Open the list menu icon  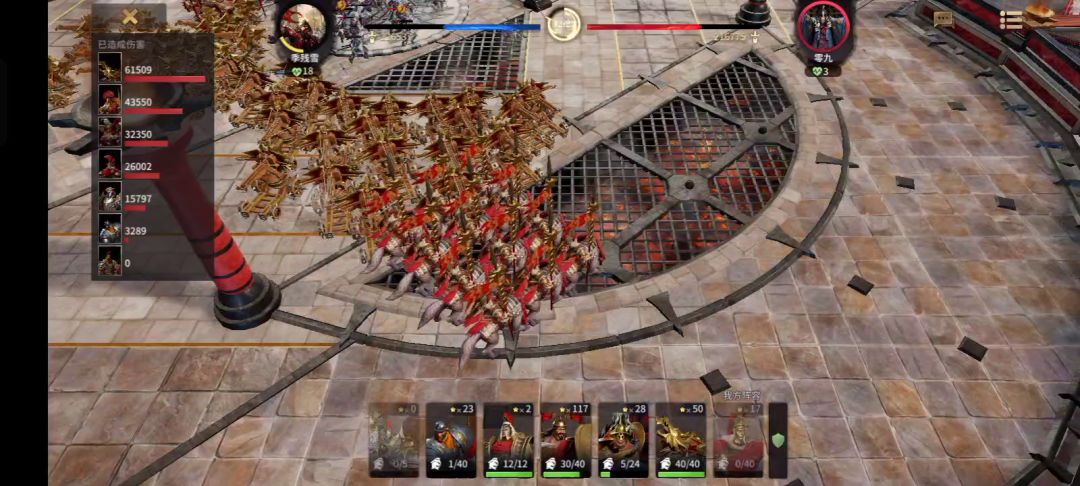click(x=1011, y=19)
